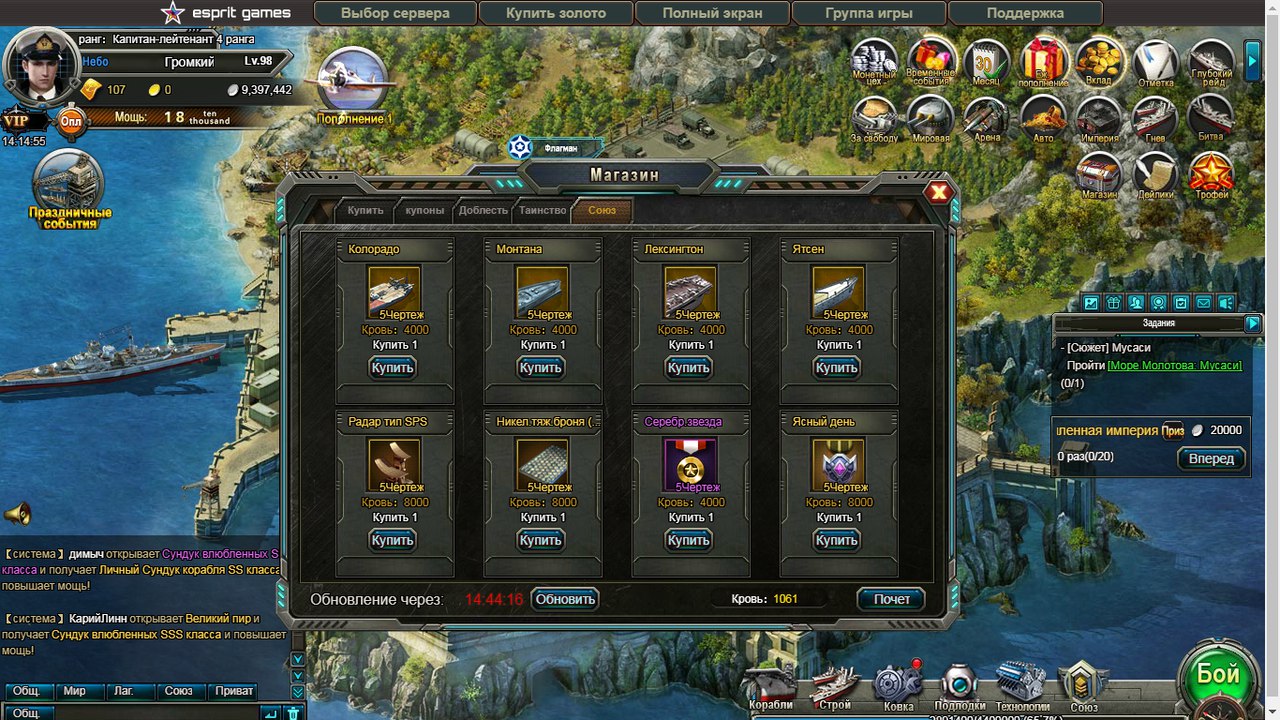Viewport: 1280px width, 720px height.
Task: Follow the Море Молотова: Мусаси quest link
Action: coord(1174,366)
